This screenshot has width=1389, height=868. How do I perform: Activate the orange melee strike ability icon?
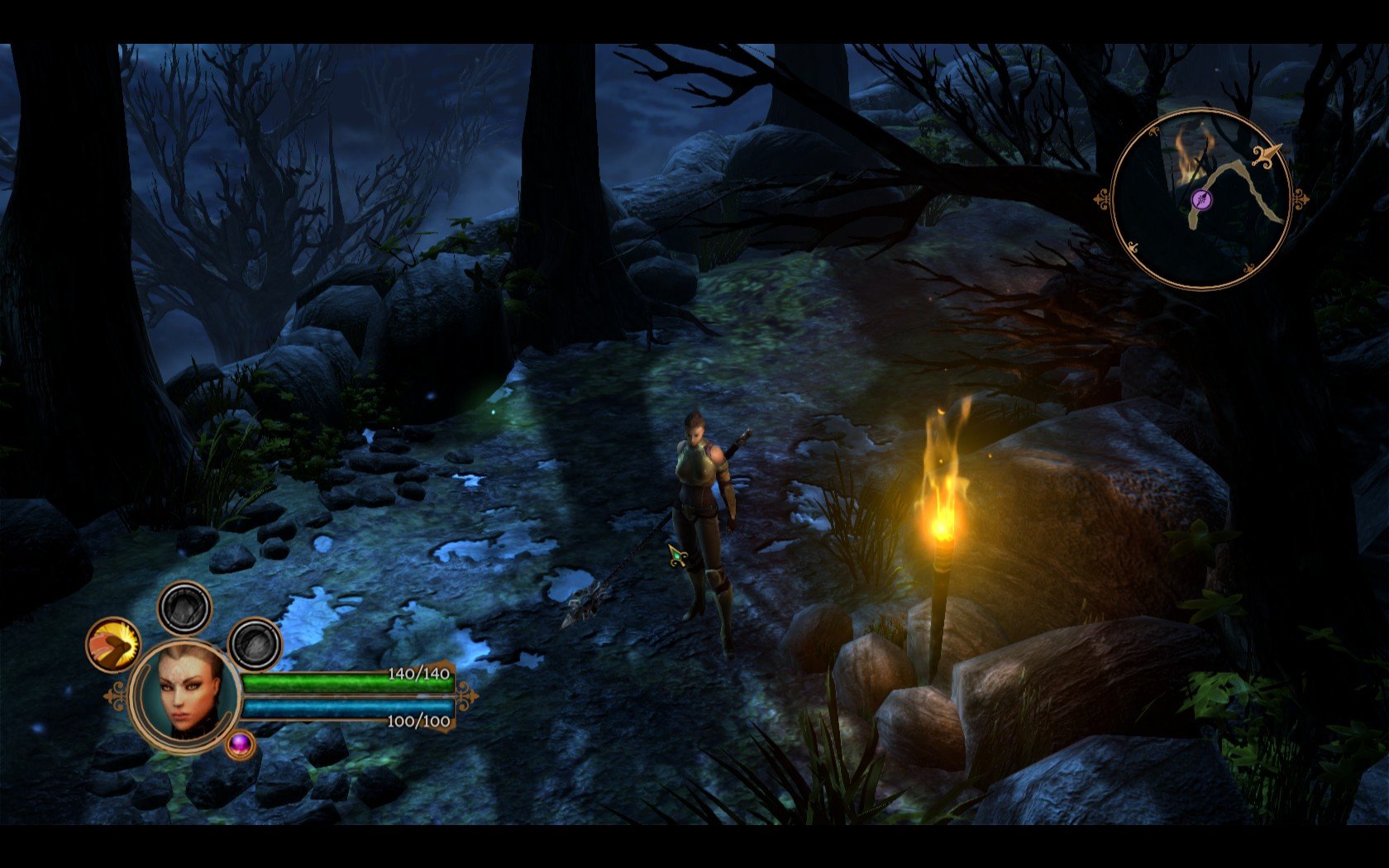click(113, 645)
